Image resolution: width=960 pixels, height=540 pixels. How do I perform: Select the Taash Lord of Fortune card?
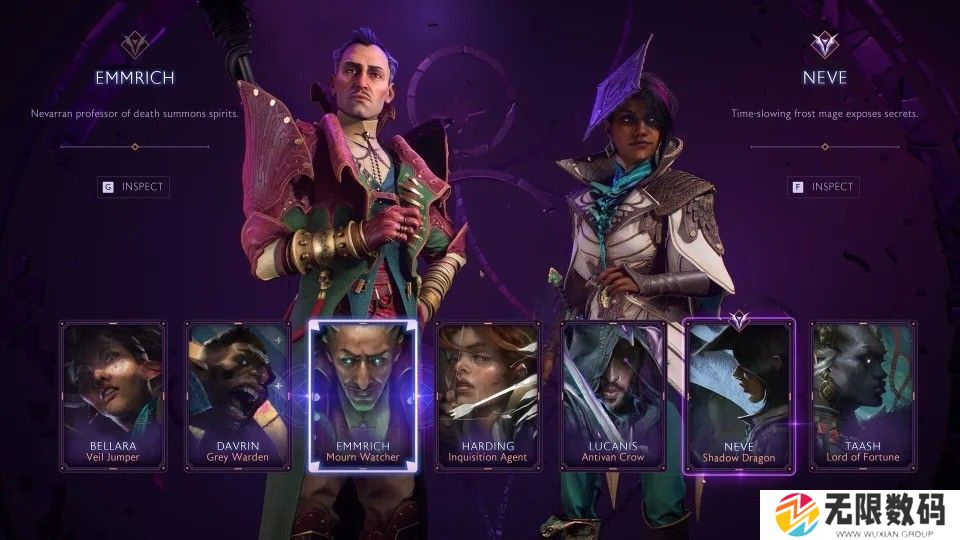[x=862, y=395]
